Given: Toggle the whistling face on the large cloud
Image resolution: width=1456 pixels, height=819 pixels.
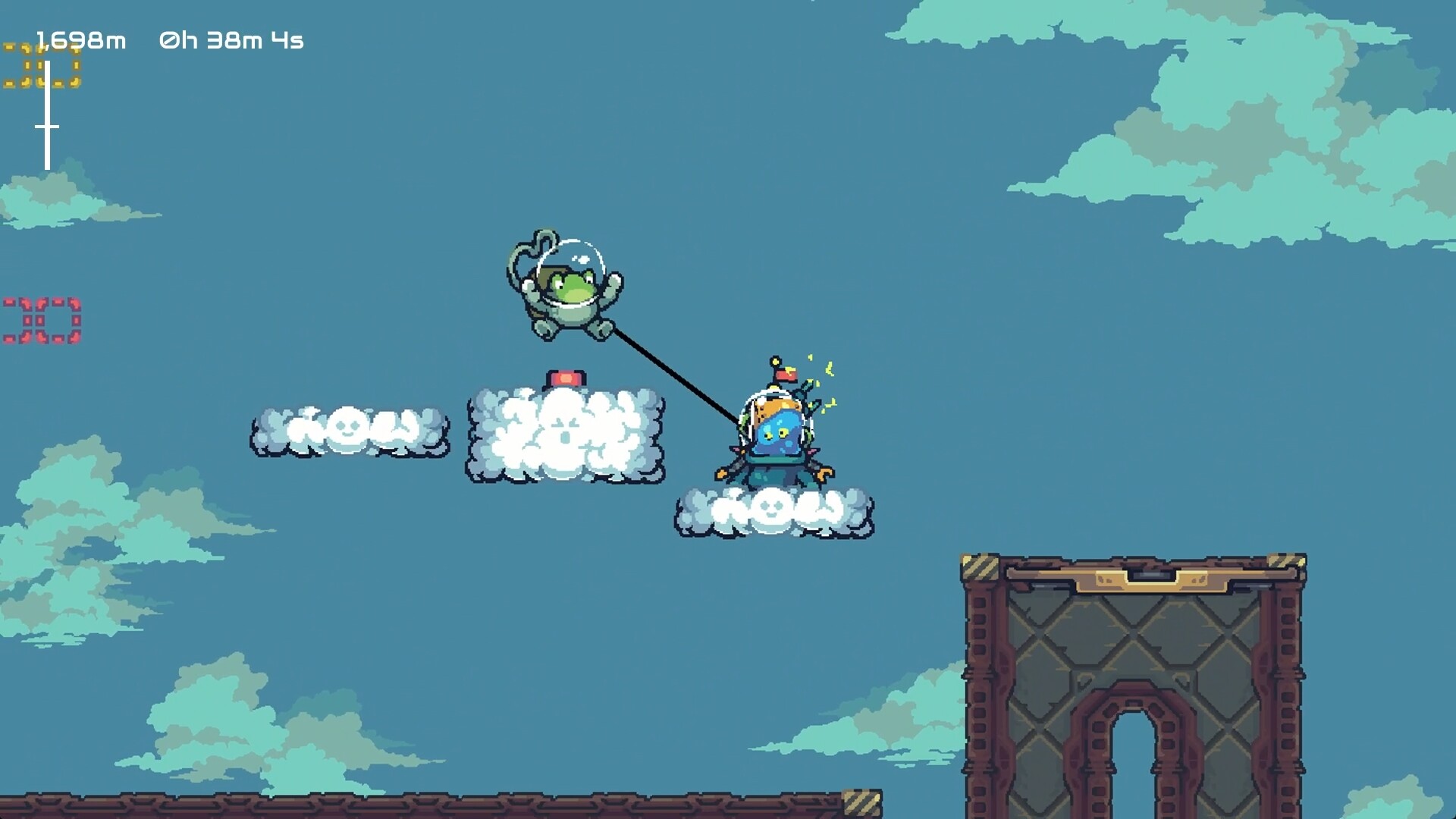Looking at the screenshot, I should [x=565, y=432].
